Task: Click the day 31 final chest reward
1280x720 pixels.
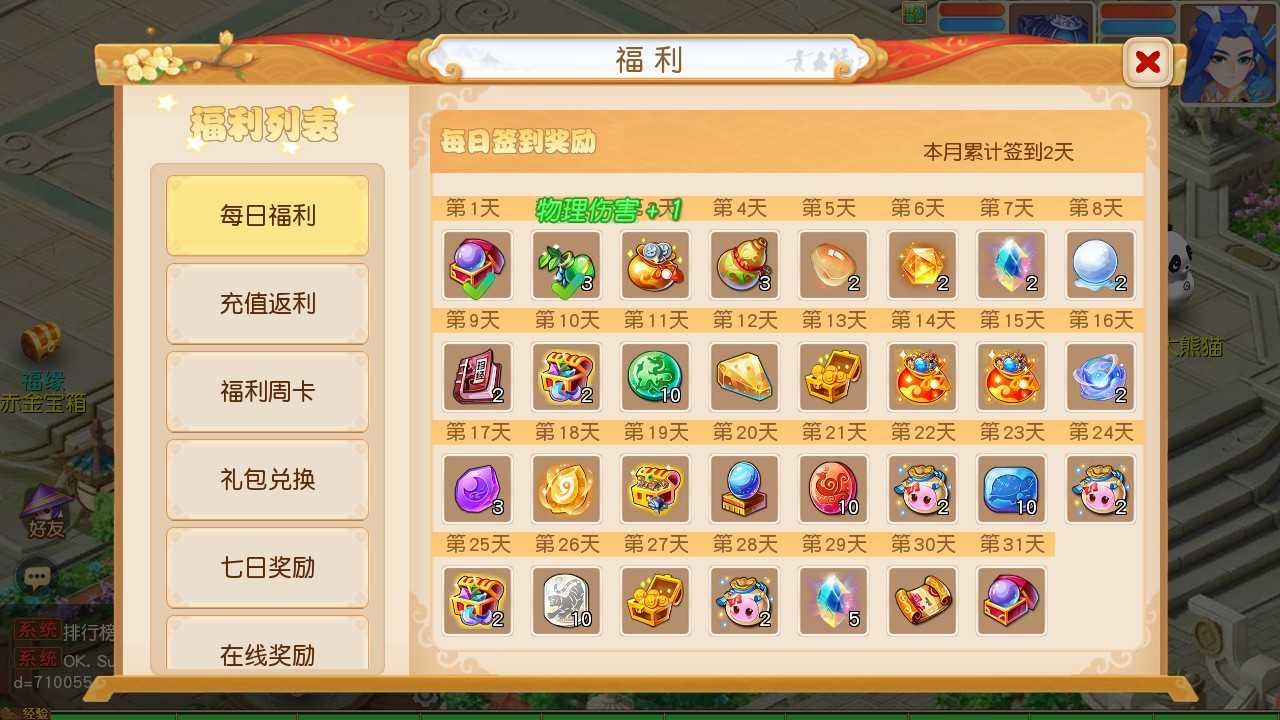Action: 1011,601
